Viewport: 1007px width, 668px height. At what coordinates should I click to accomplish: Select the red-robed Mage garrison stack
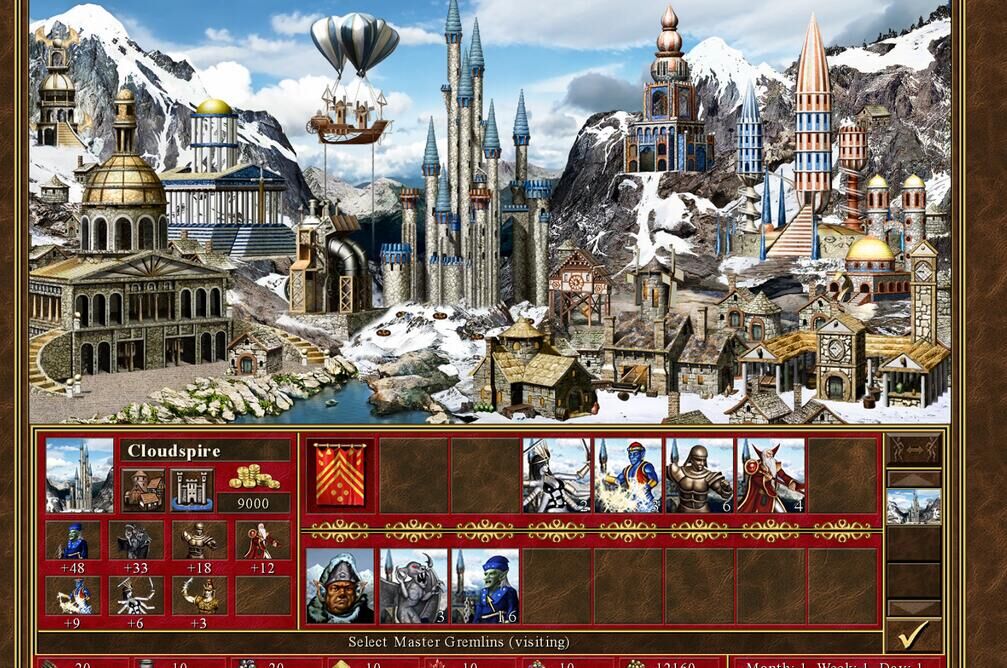[x=771, y=476]
